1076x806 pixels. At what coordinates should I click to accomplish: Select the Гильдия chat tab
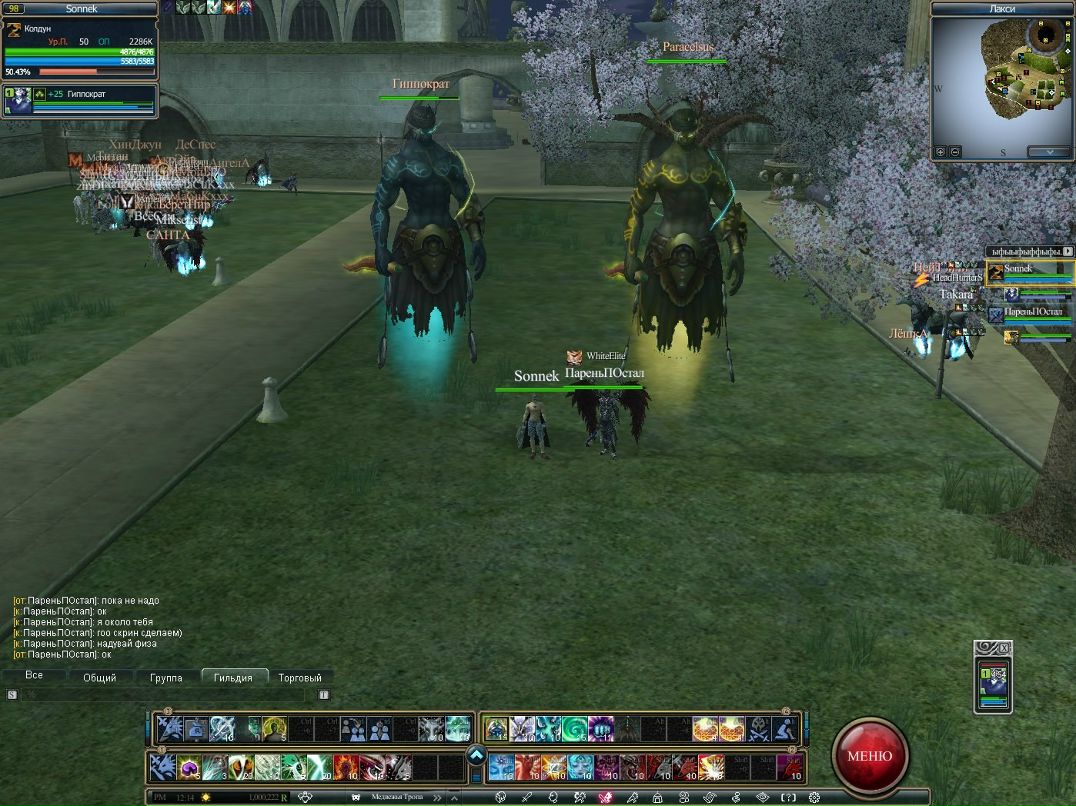pos(233,677)
